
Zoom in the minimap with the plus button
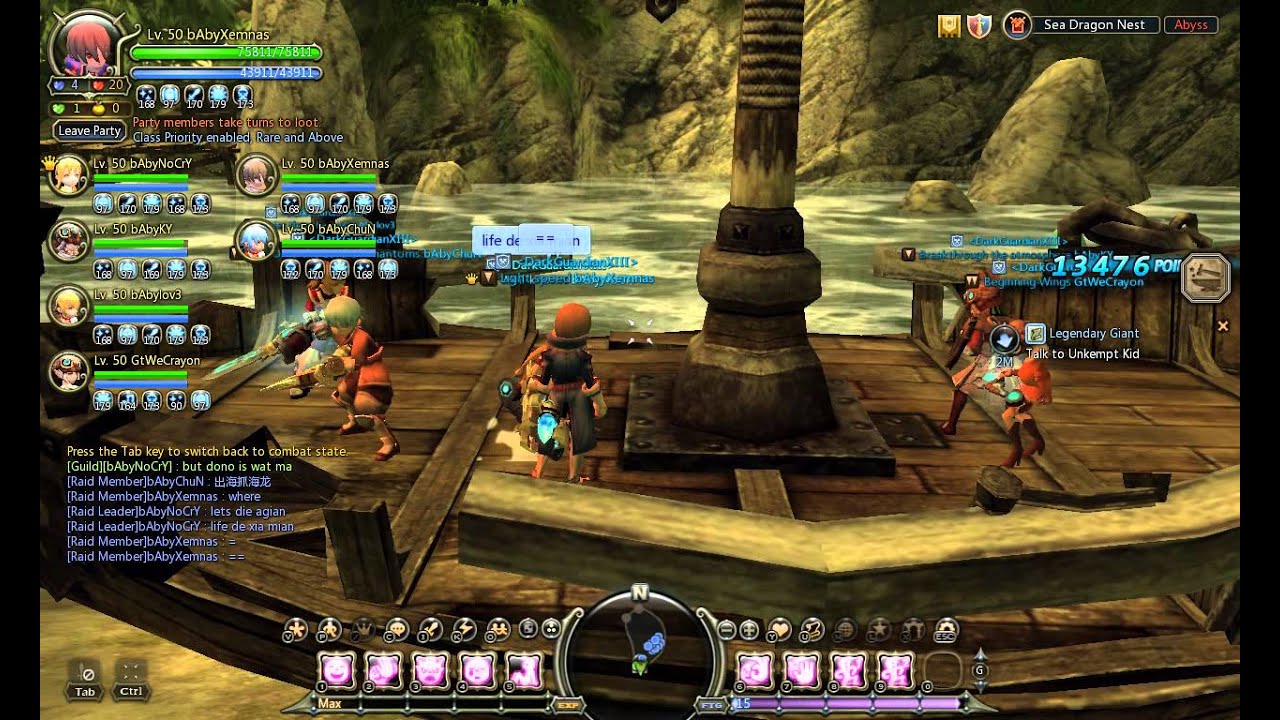coord(749,630)
